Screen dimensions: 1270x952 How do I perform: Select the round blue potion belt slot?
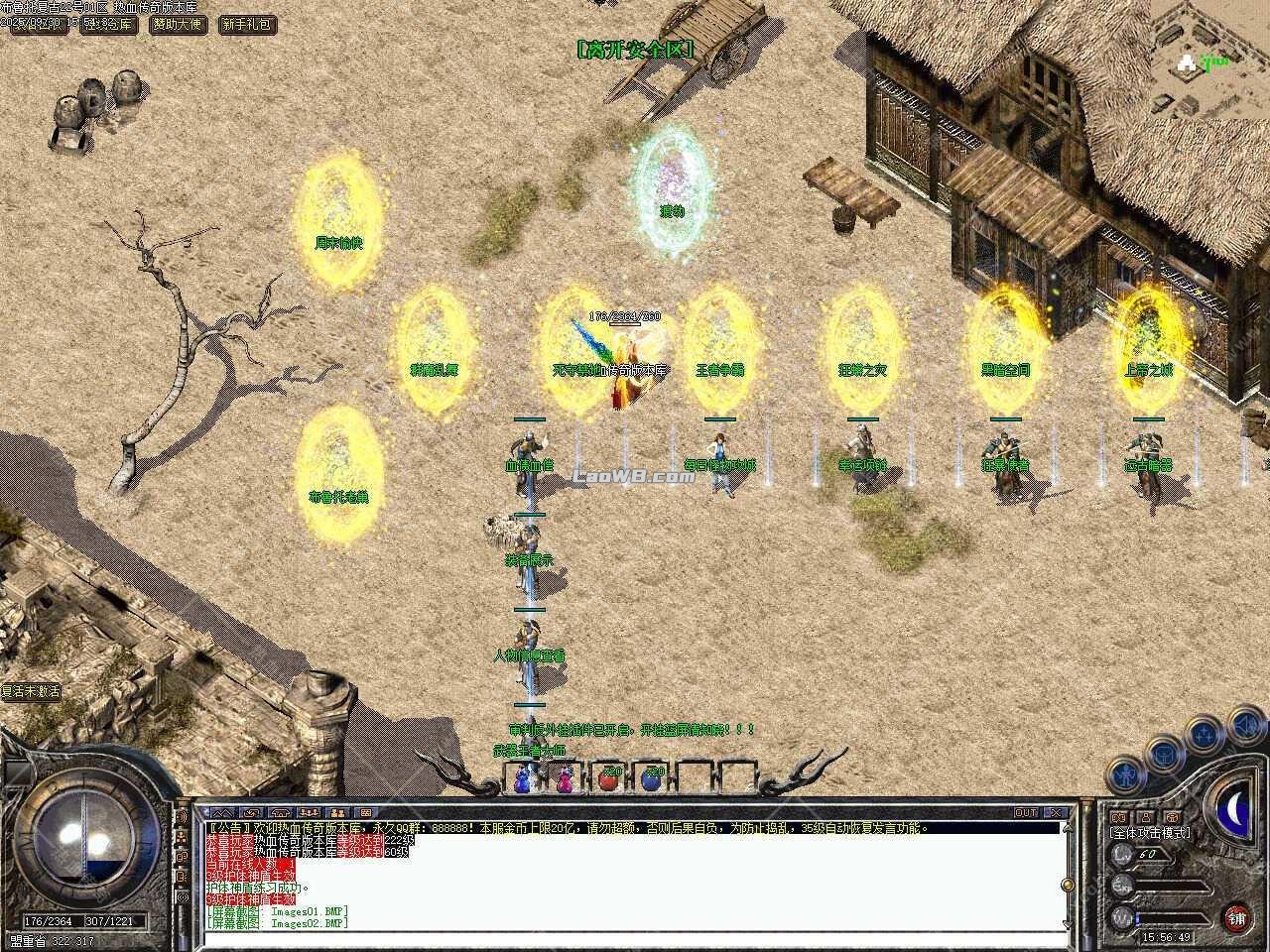[x=652, y=779]
